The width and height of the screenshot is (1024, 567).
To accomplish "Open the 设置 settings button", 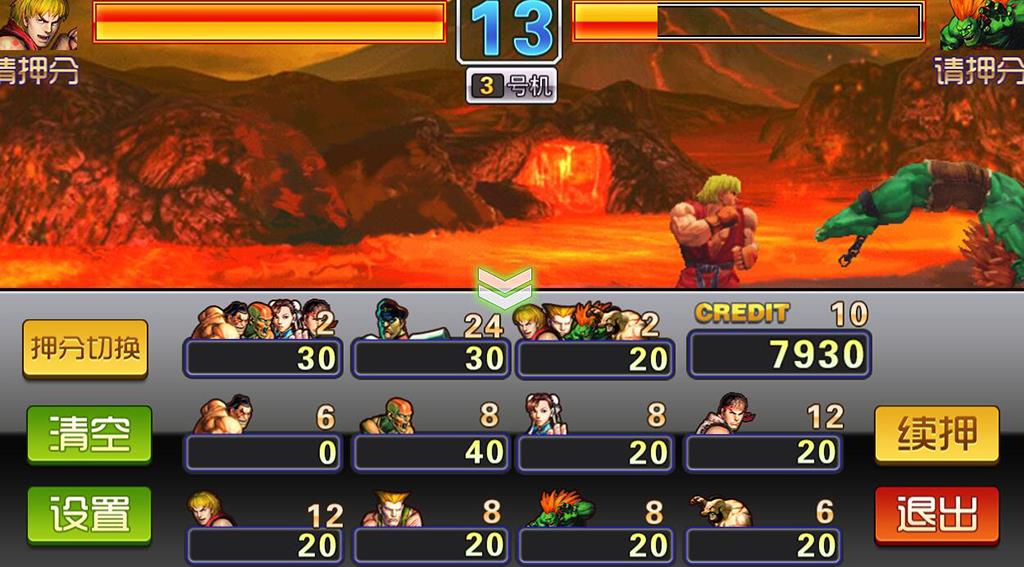I will coord(89,515).
